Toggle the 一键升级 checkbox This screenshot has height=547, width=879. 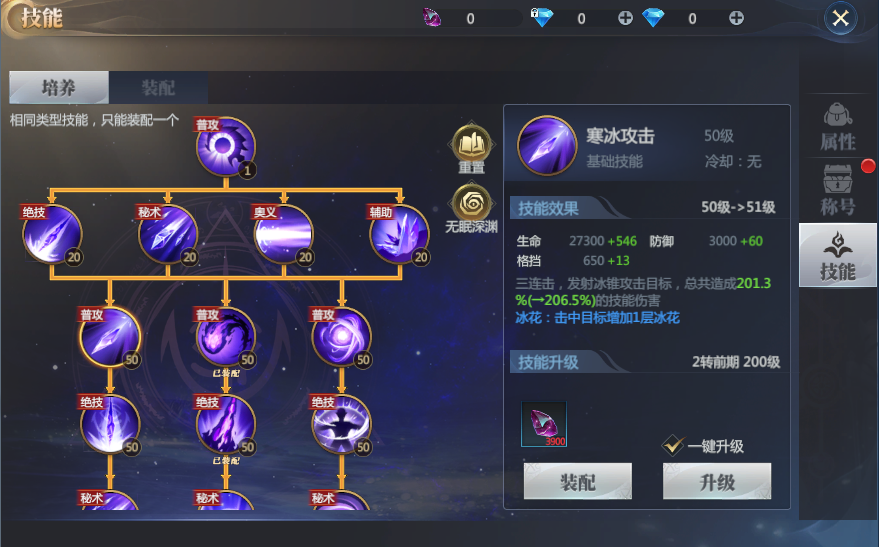(x=674, y=446)
